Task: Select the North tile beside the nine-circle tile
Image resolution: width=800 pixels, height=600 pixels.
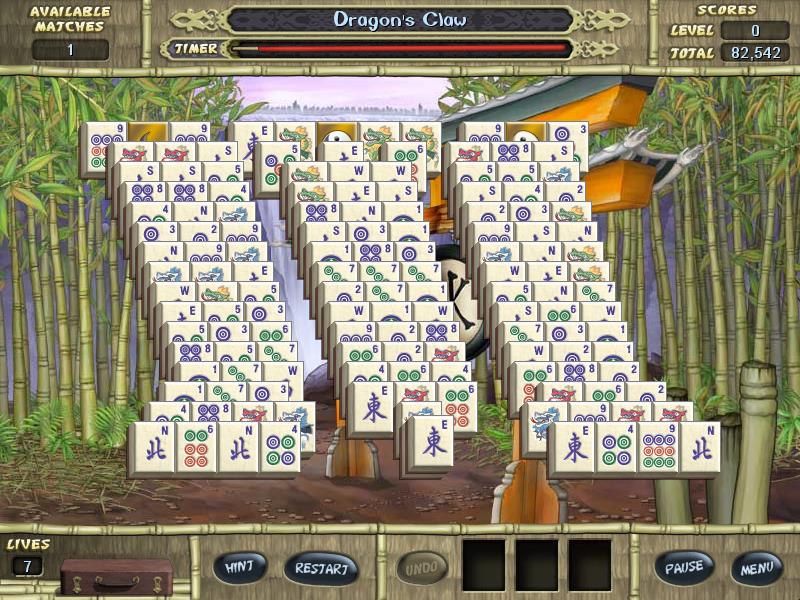Action: pos(699,447)
